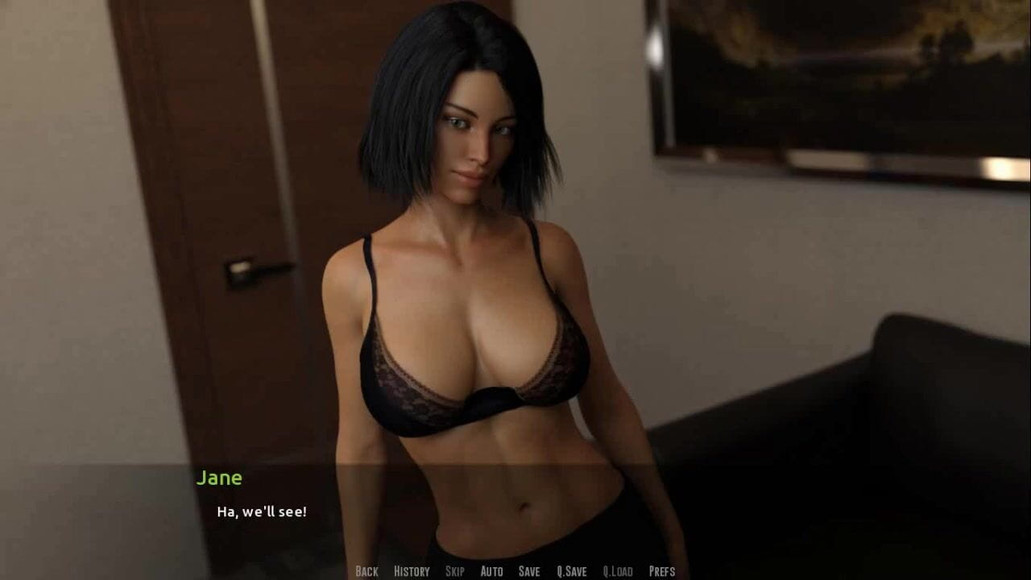Go back one line with Back
Viewport: 1031px width, 580px height.
[x=367, y=571]
